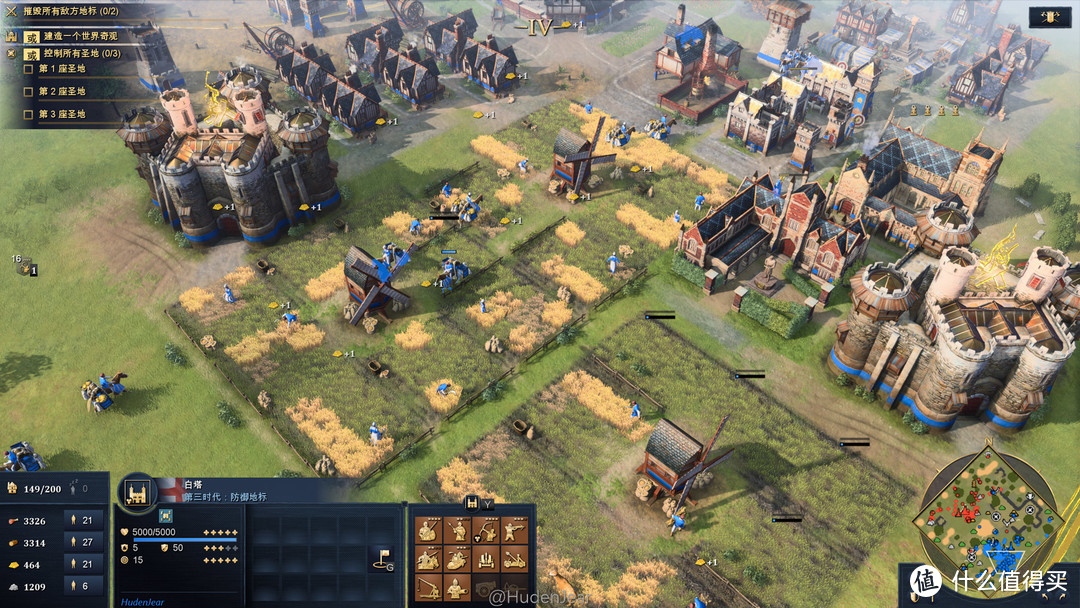Train the horseman cavalry unit

(457, 559)
